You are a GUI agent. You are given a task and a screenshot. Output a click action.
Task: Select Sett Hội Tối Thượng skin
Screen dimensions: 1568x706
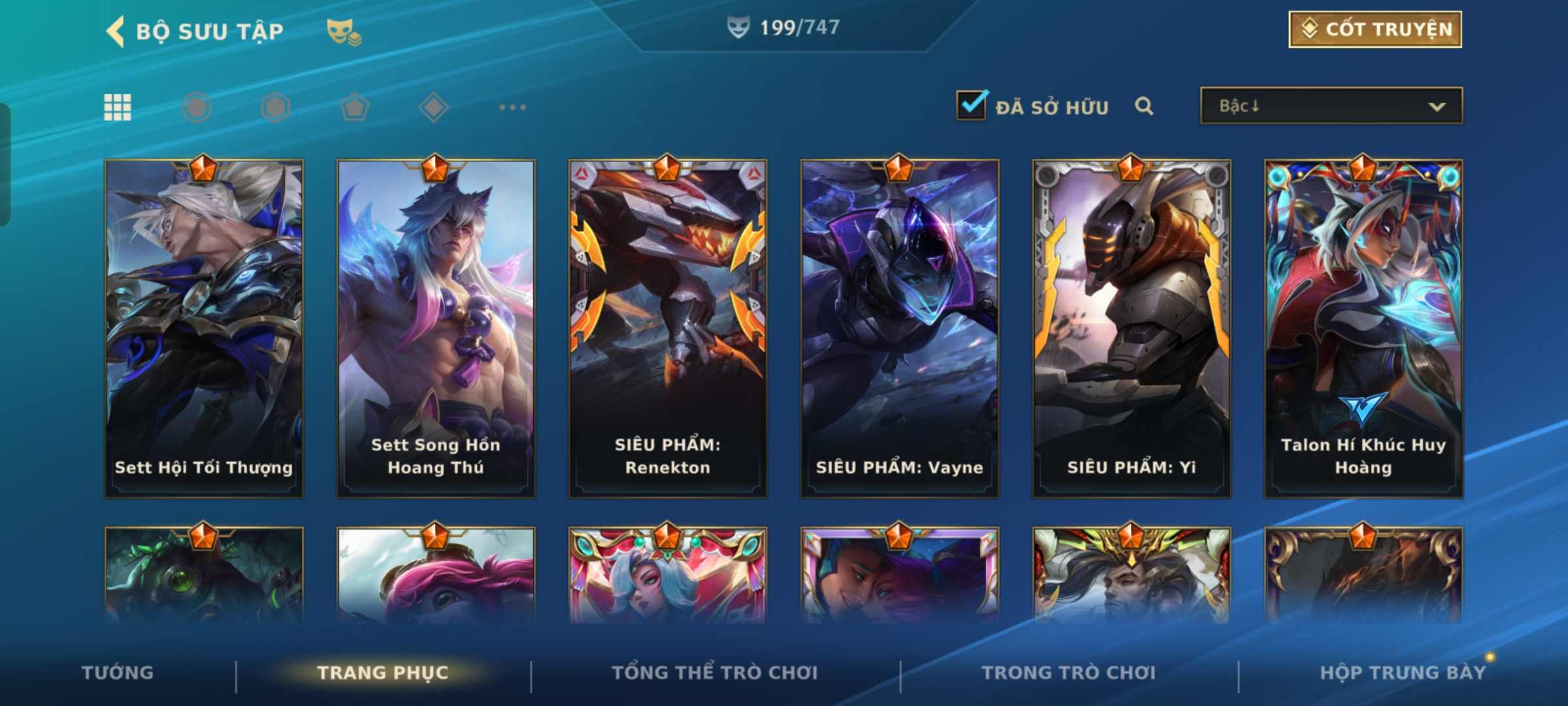click(204, 328)
